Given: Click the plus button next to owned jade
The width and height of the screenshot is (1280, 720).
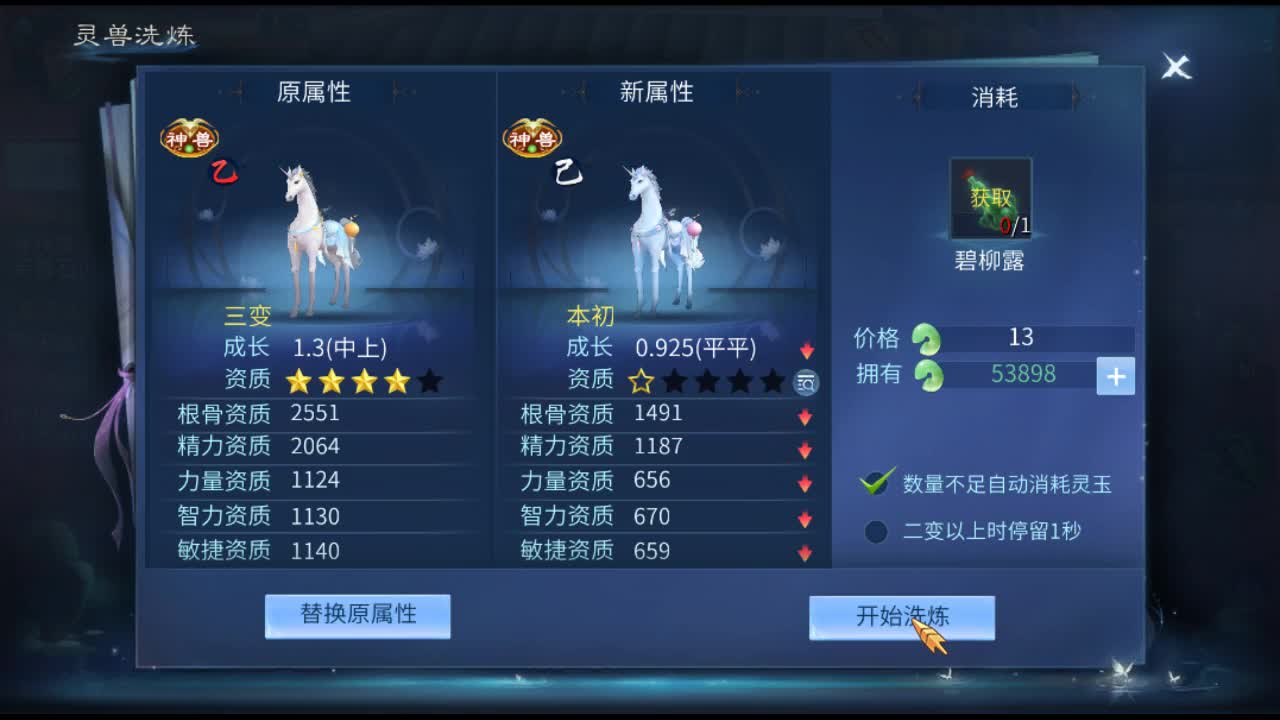Looking at the screenshot, I should tap(1116, 376).
